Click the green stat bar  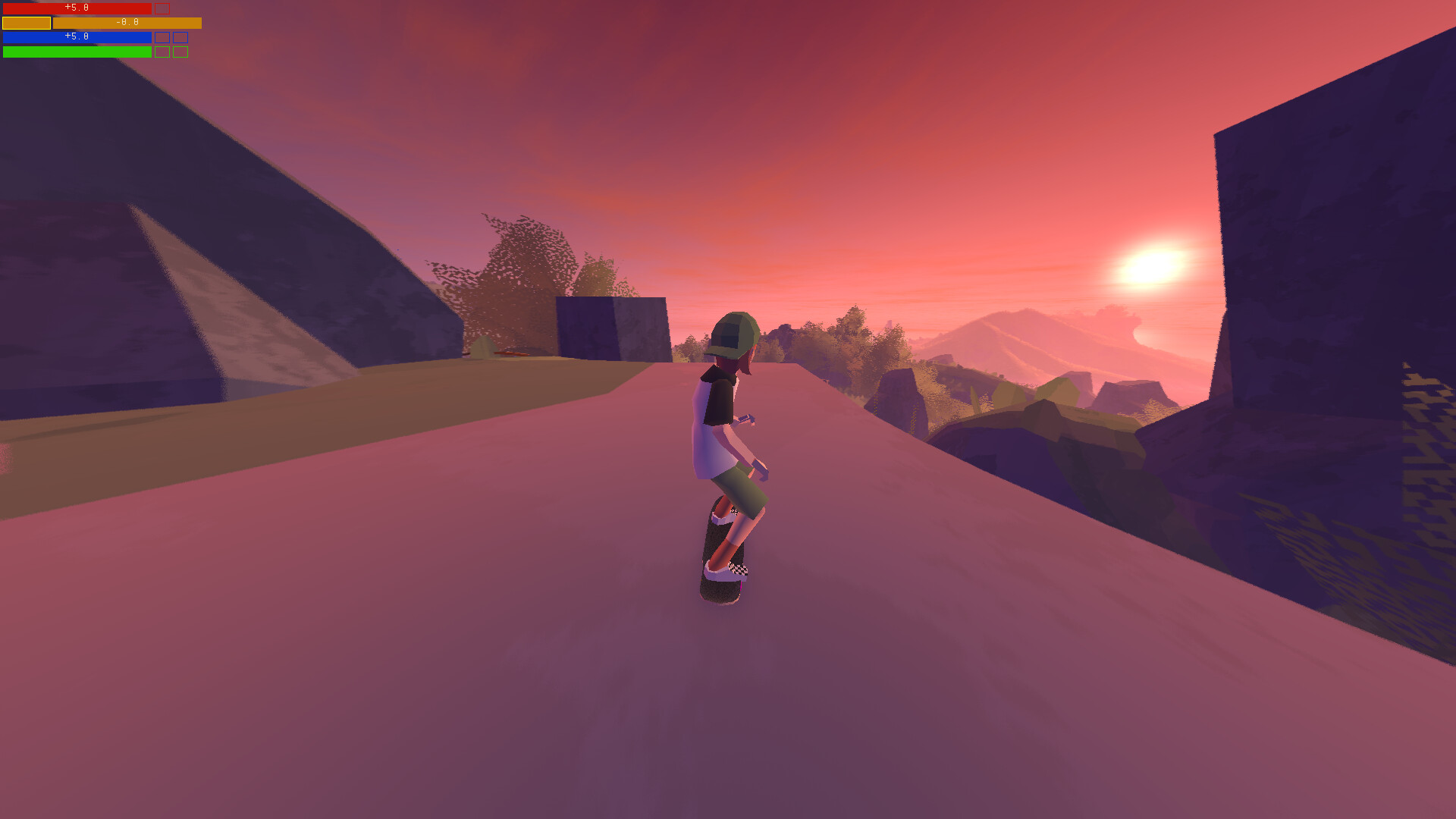point(76,52)
